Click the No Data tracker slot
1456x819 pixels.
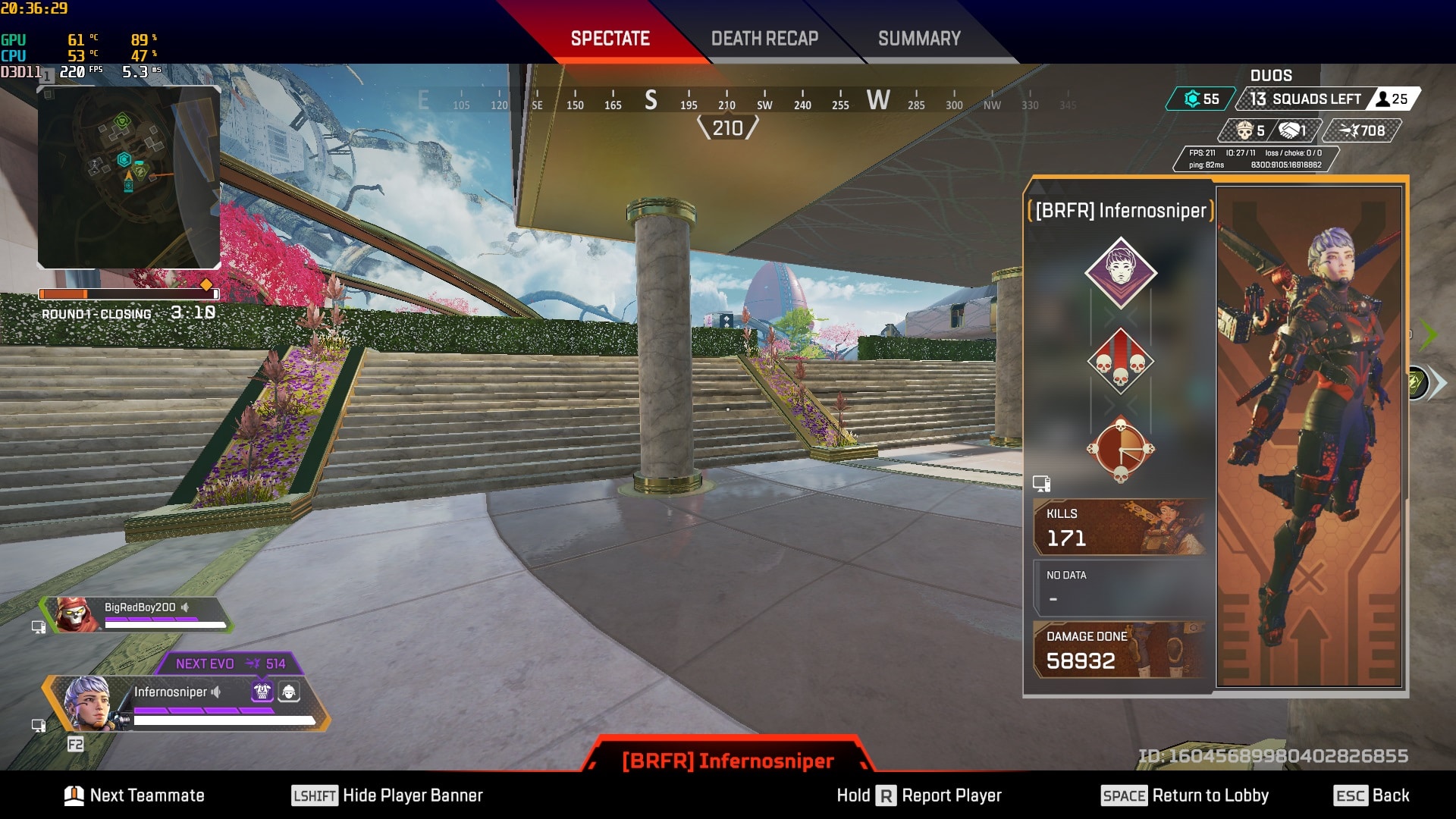(x=1119, y=588)
